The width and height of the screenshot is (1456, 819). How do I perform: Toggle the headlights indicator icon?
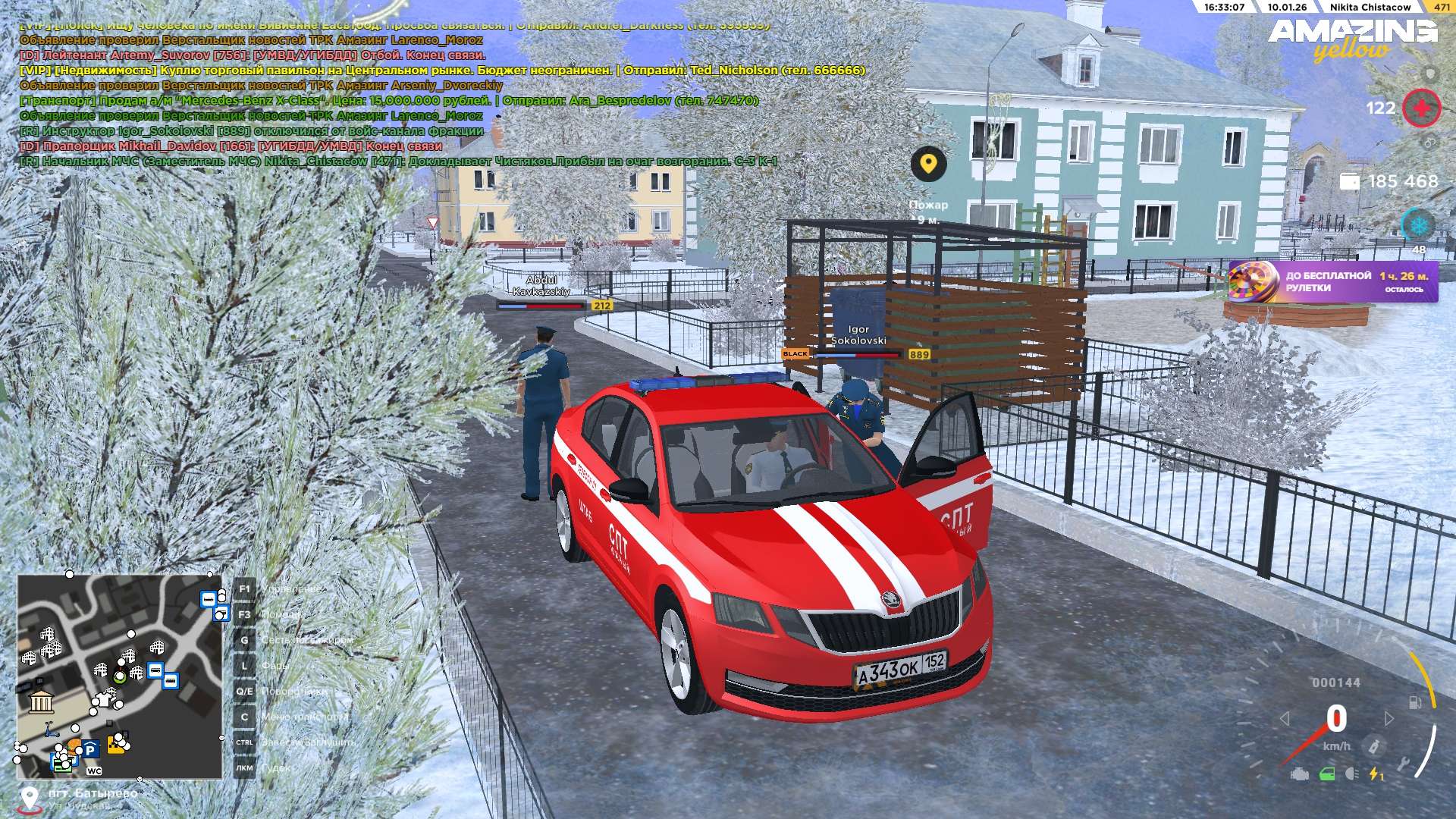1351,774
